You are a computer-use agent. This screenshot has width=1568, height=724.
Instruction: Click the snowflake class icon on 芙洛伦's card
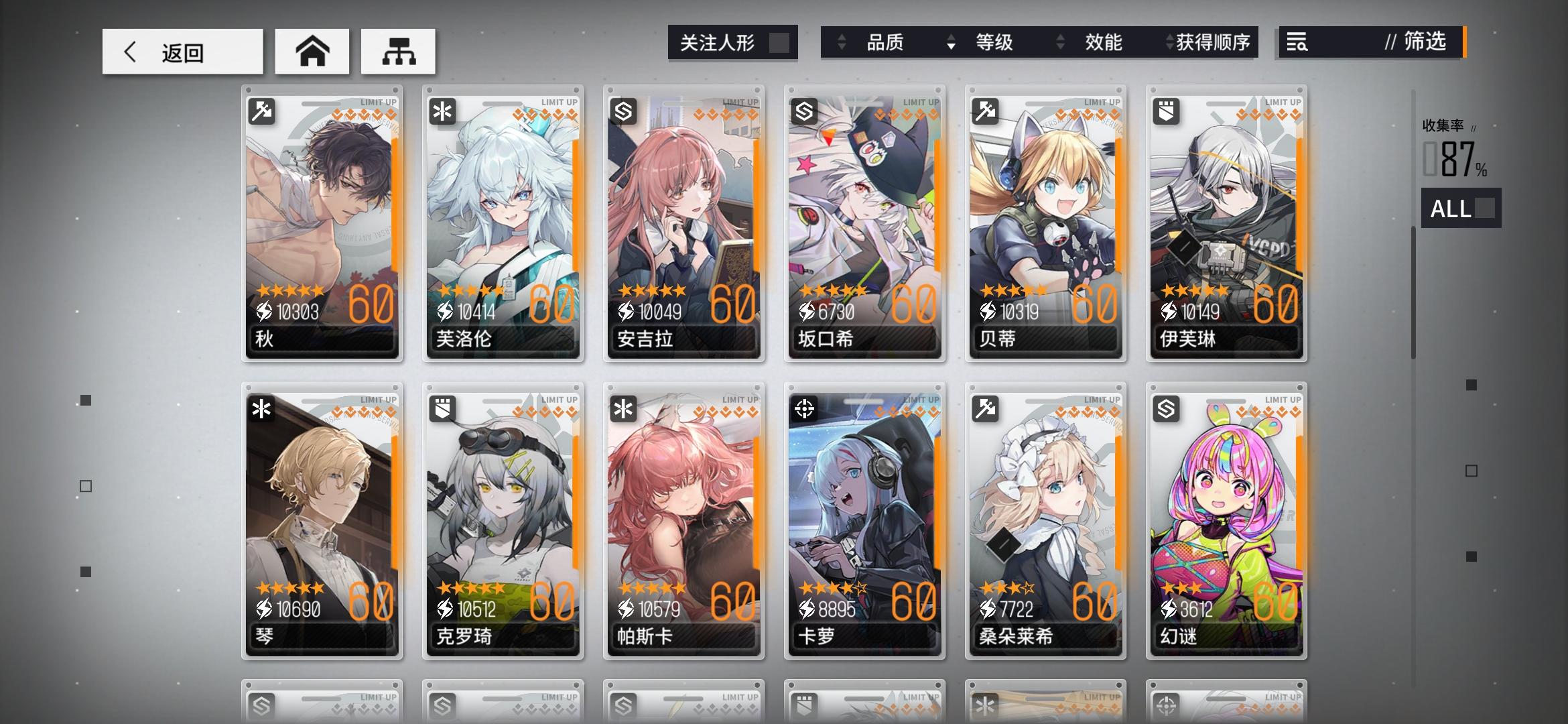pos(443,111)
